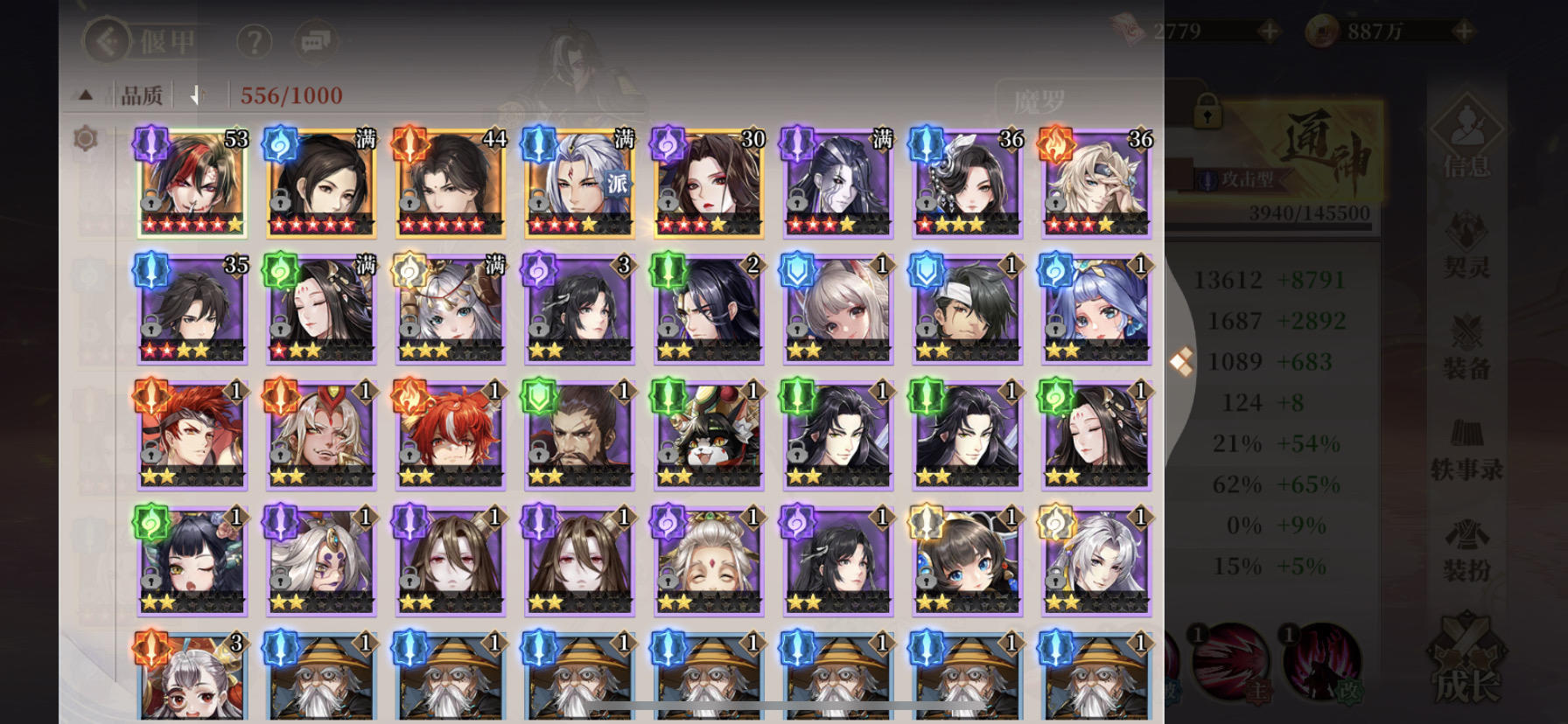Collapse the filter bar triangle
Viewport: 1568px width, 724px height.
point(86,94)
